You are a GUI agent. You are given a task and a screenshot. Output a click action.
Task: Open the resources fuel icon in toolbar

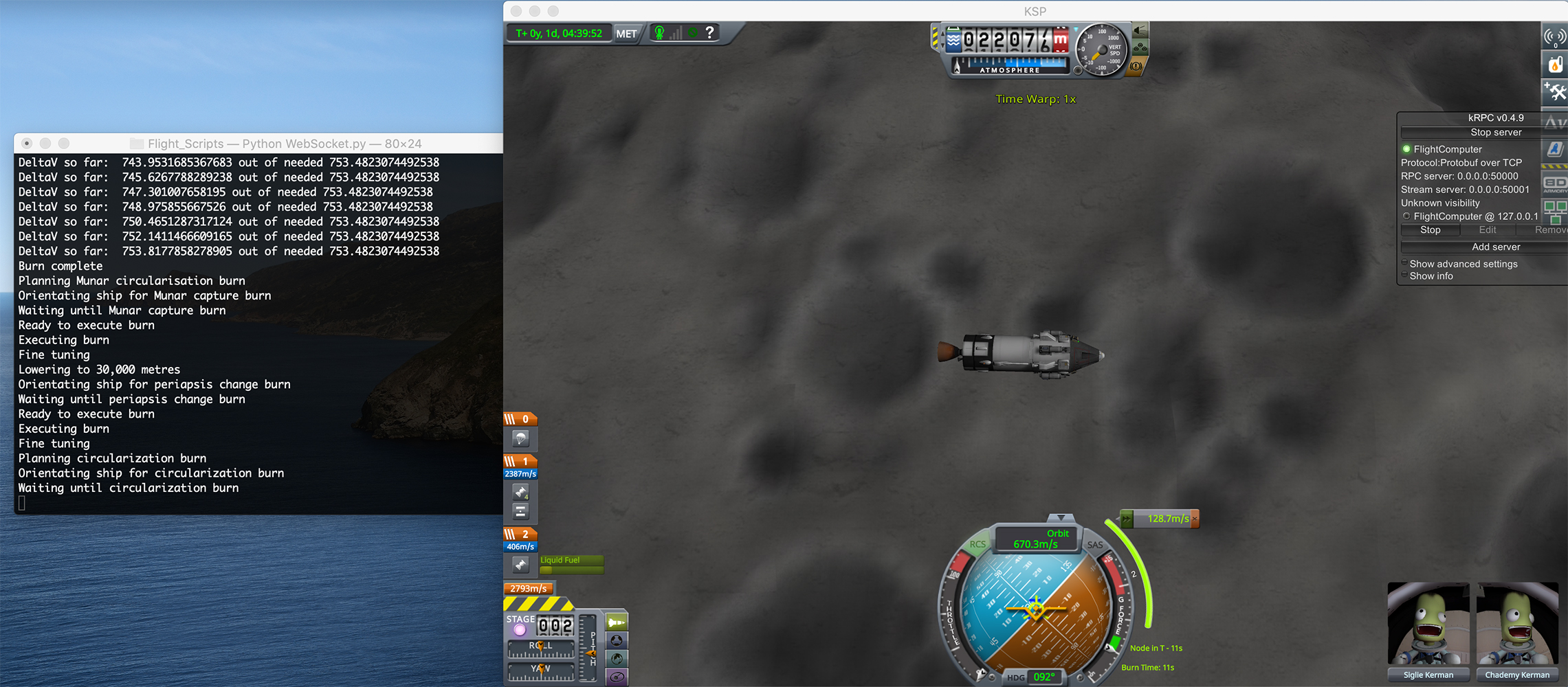(x=1555, y=65)
